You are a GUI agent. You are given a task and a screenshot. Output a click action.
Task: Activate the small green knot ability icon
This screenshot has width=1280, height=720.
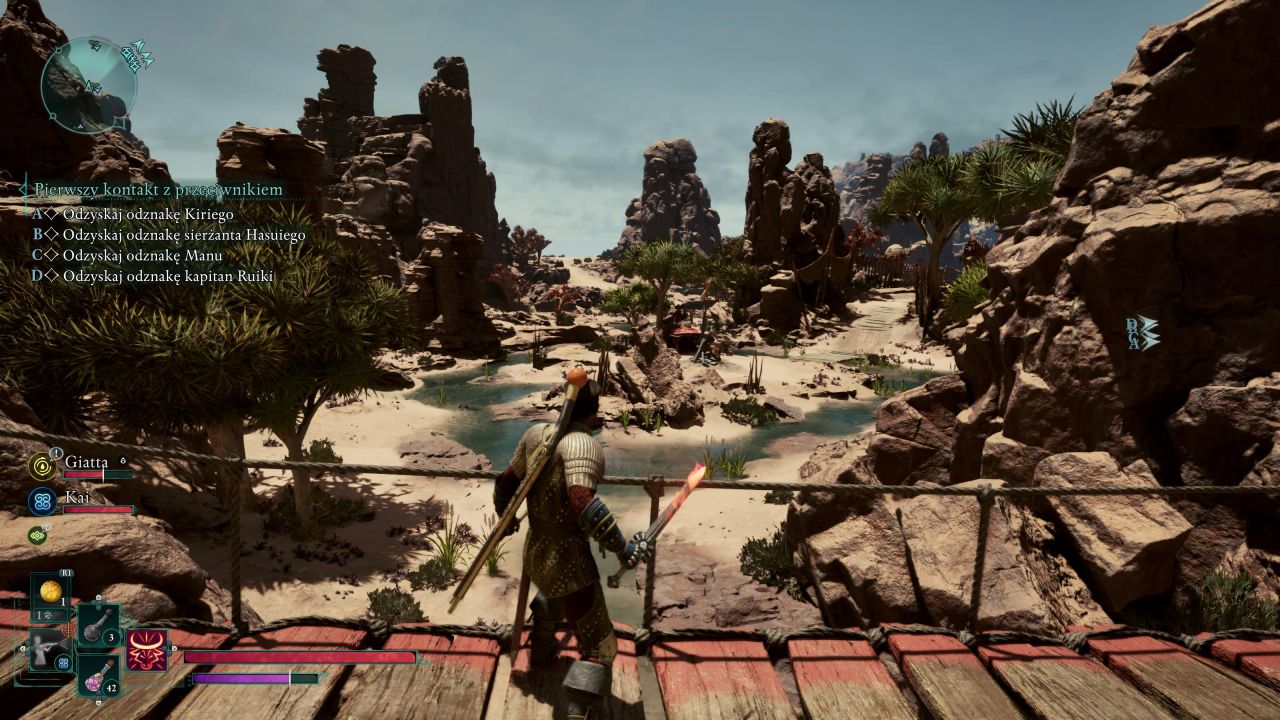(37, 535)
